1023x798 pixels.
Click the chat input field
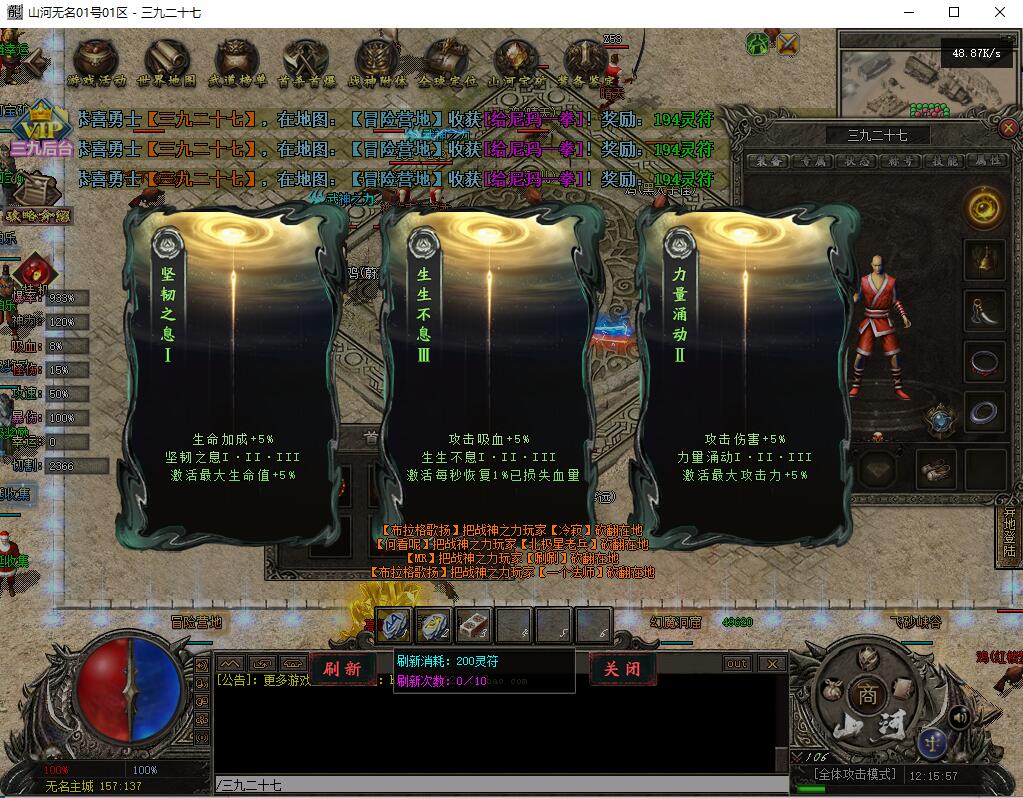[500, 785]
